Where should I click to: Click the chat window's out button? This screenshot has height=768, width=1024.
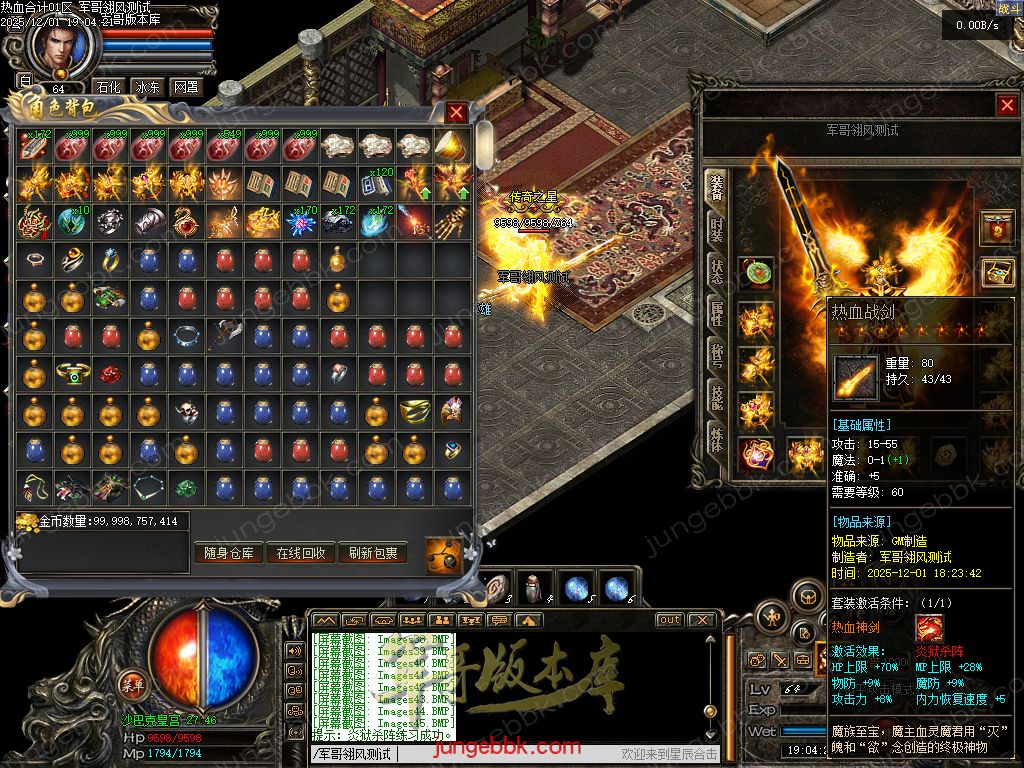pos(669,620)
